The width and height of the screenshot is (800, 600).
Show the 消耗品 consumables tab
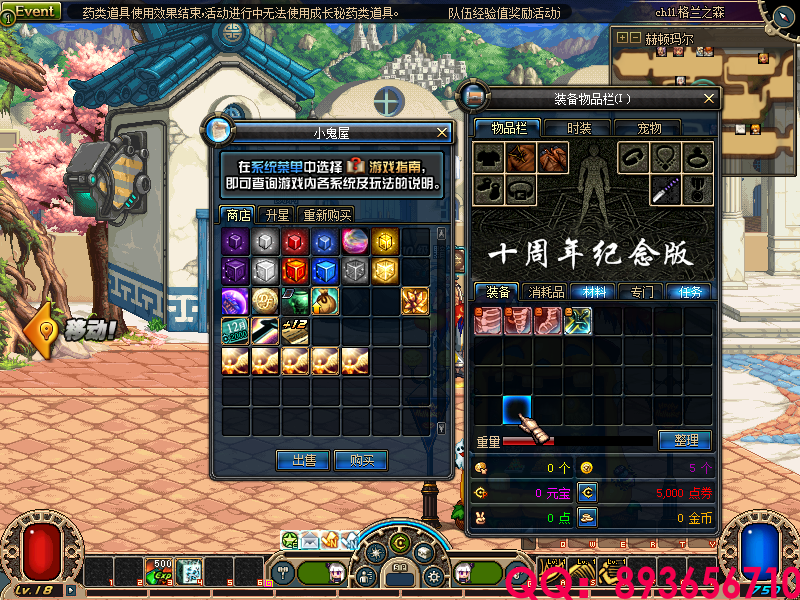(546, 292)
